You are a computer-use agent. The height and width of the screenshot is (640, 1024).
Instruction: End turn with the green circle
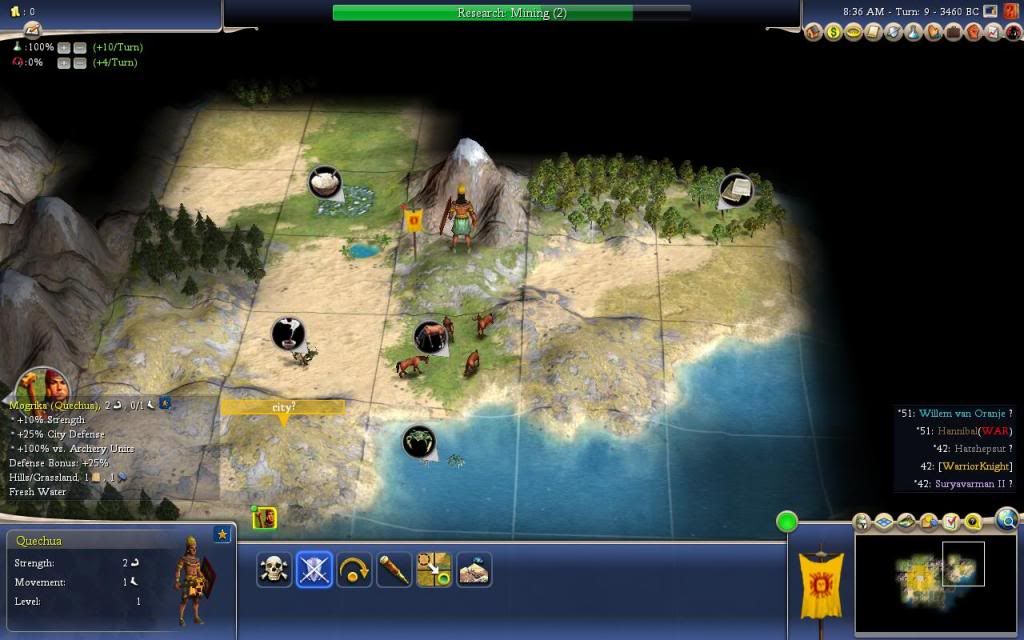tap(787, 521)
